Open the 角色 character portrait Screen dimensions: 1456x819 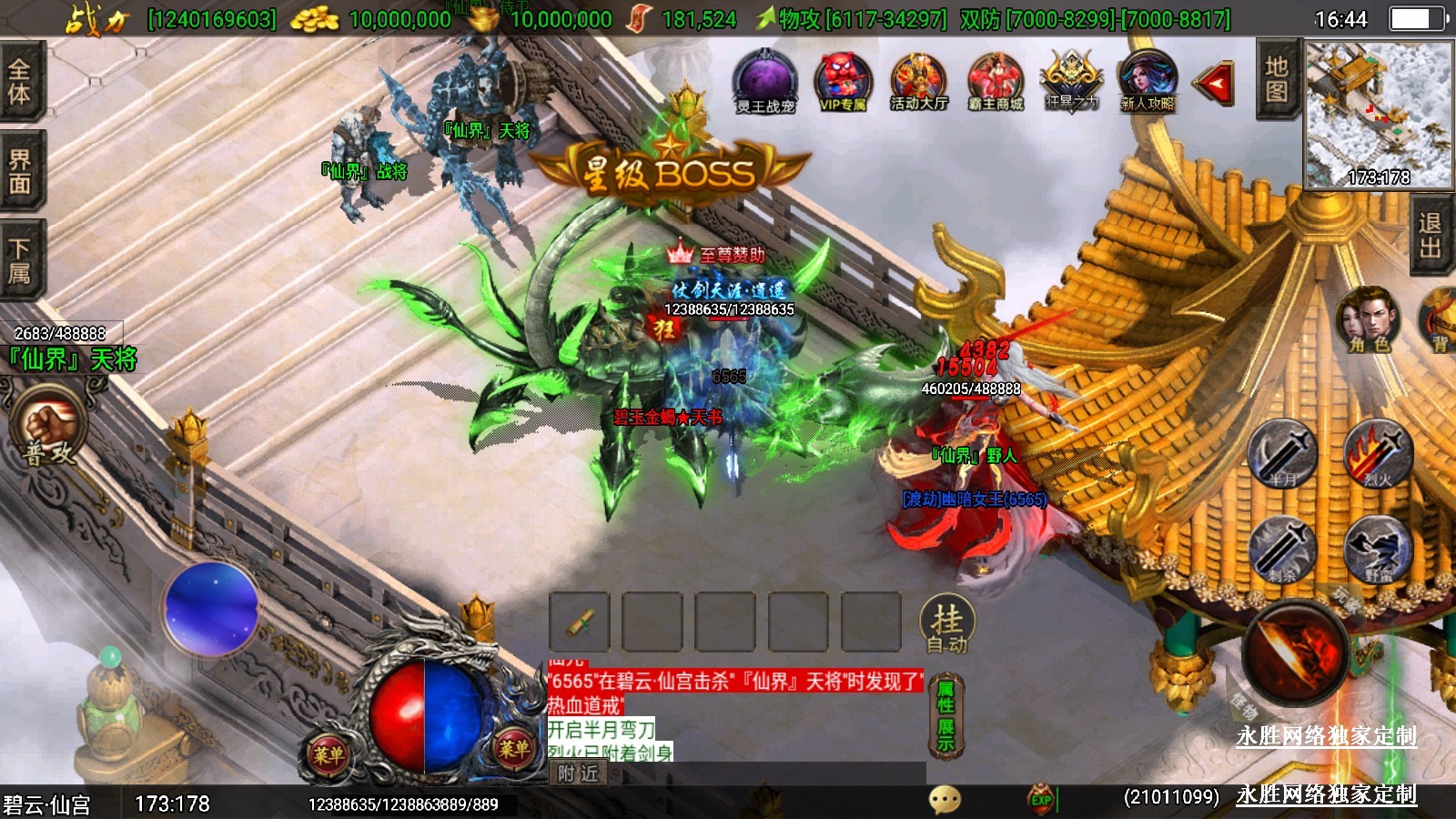(x=1368, y=320)
